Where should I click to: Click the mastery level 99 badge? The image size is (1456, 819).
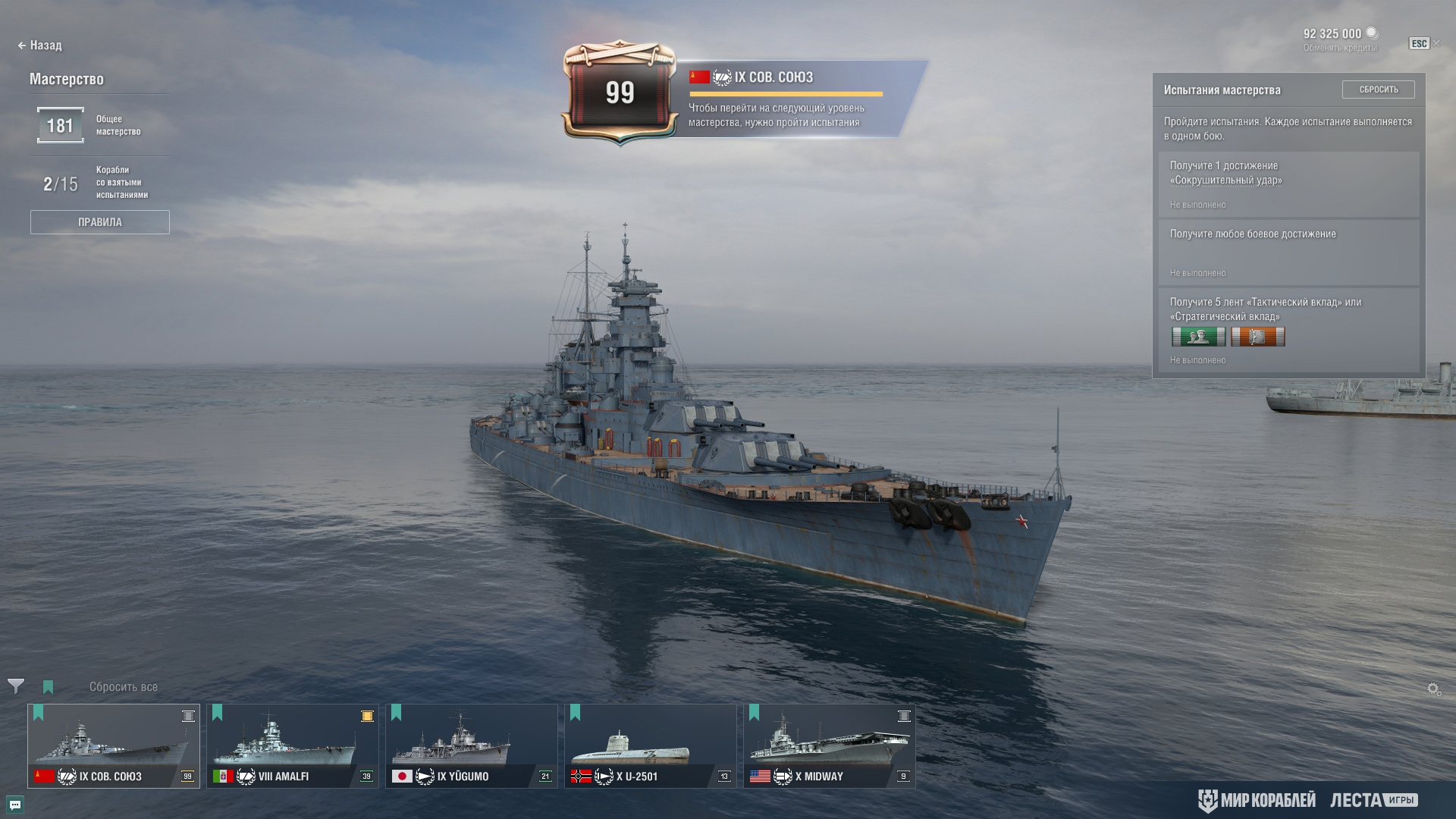[620, 93]
